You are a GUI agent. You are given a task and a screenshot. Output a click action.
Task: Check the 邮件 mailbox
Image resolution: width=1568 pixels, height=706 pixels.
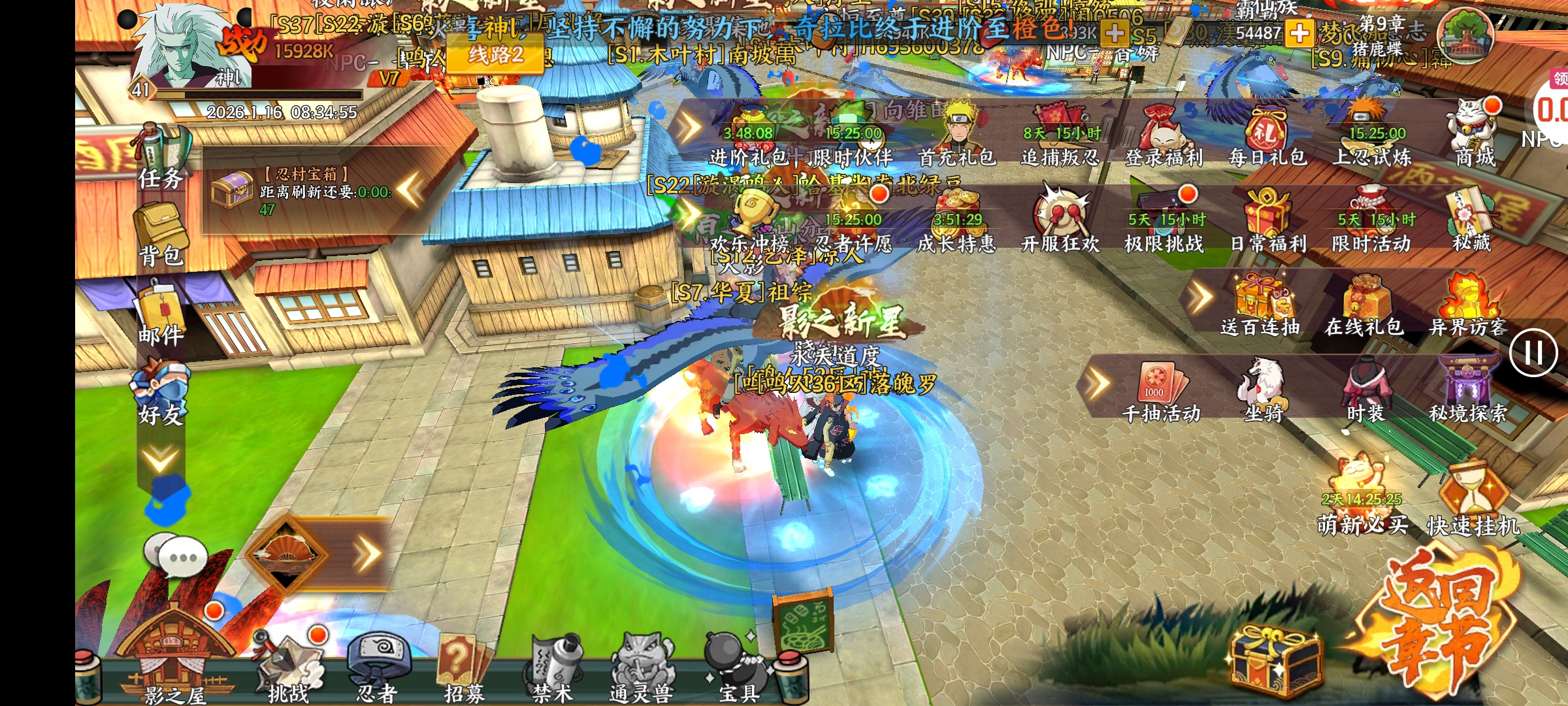161,314
